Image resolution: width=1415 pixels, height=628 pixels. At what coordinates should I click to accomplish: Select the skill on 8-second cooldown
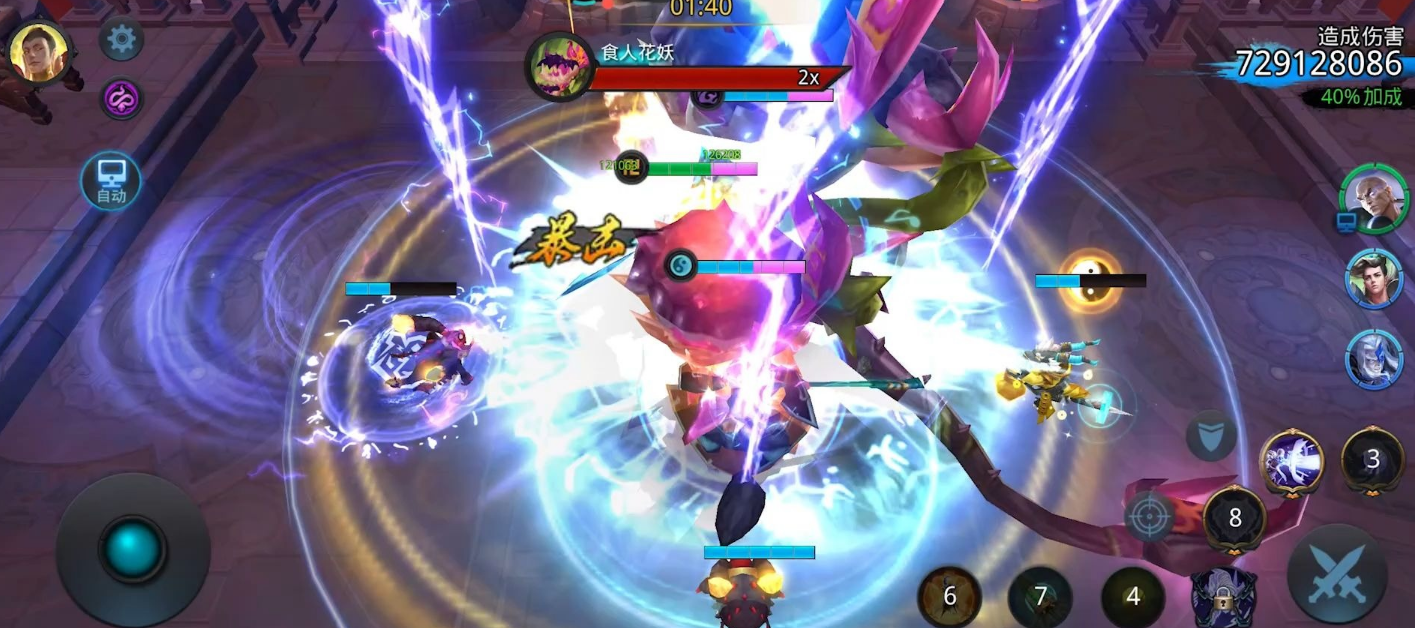click(x=1235, y=518)
